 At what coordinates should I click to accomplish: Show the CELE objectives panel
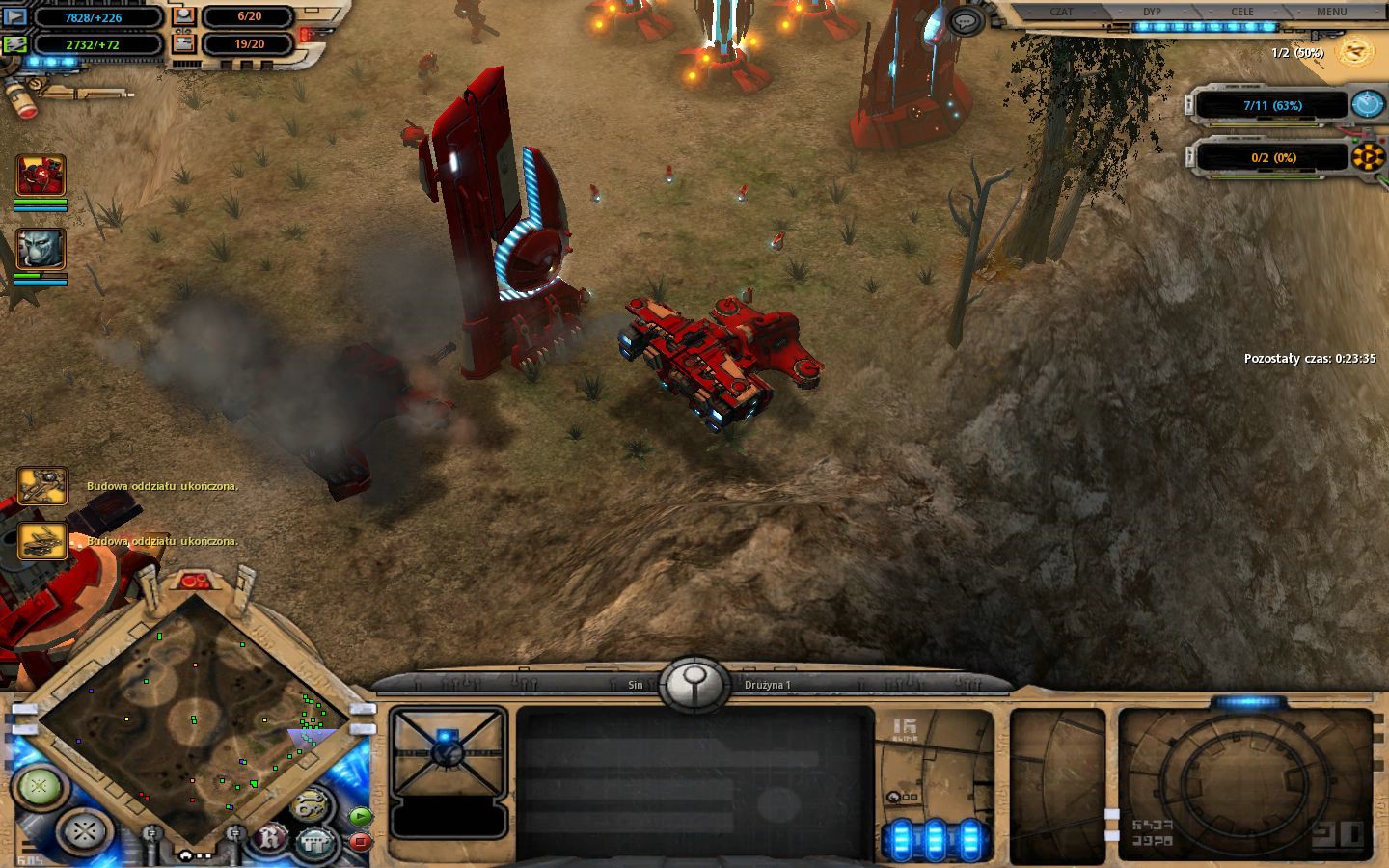[x=1242, y=12]
